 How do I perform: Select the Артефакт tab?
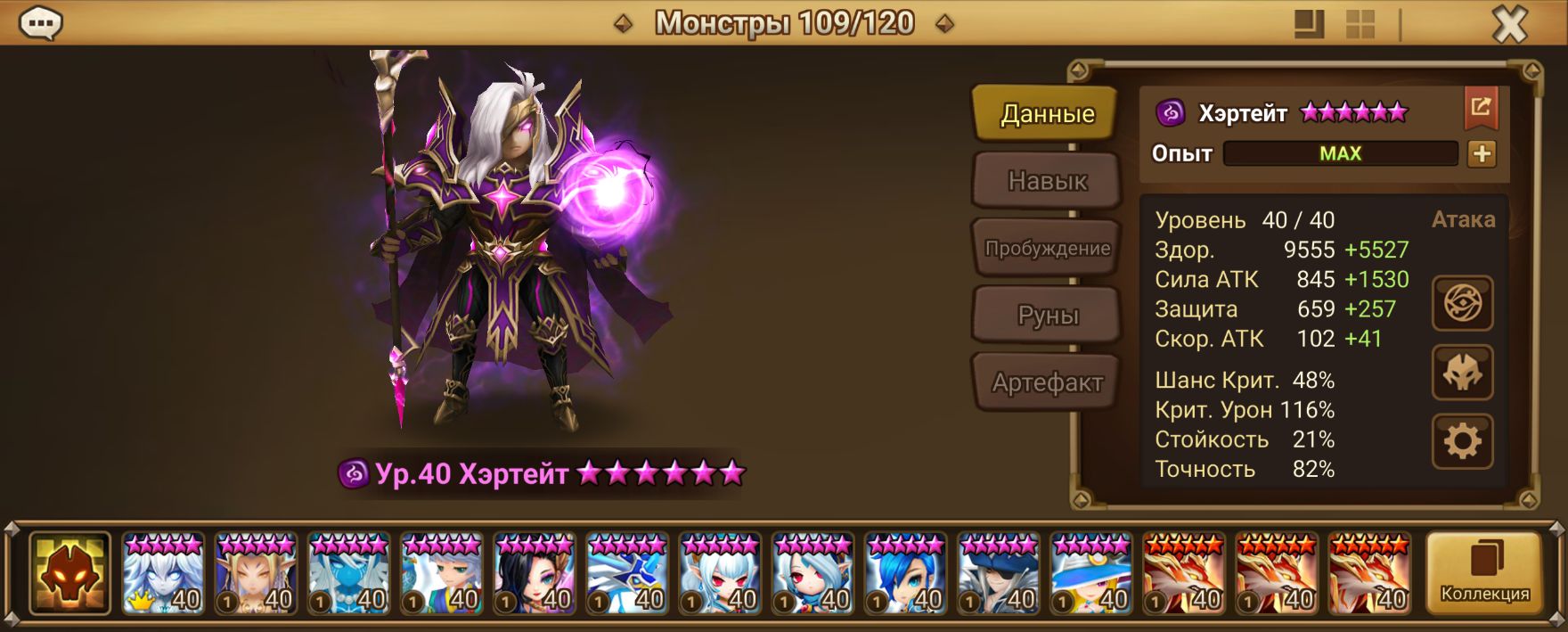1047,383
